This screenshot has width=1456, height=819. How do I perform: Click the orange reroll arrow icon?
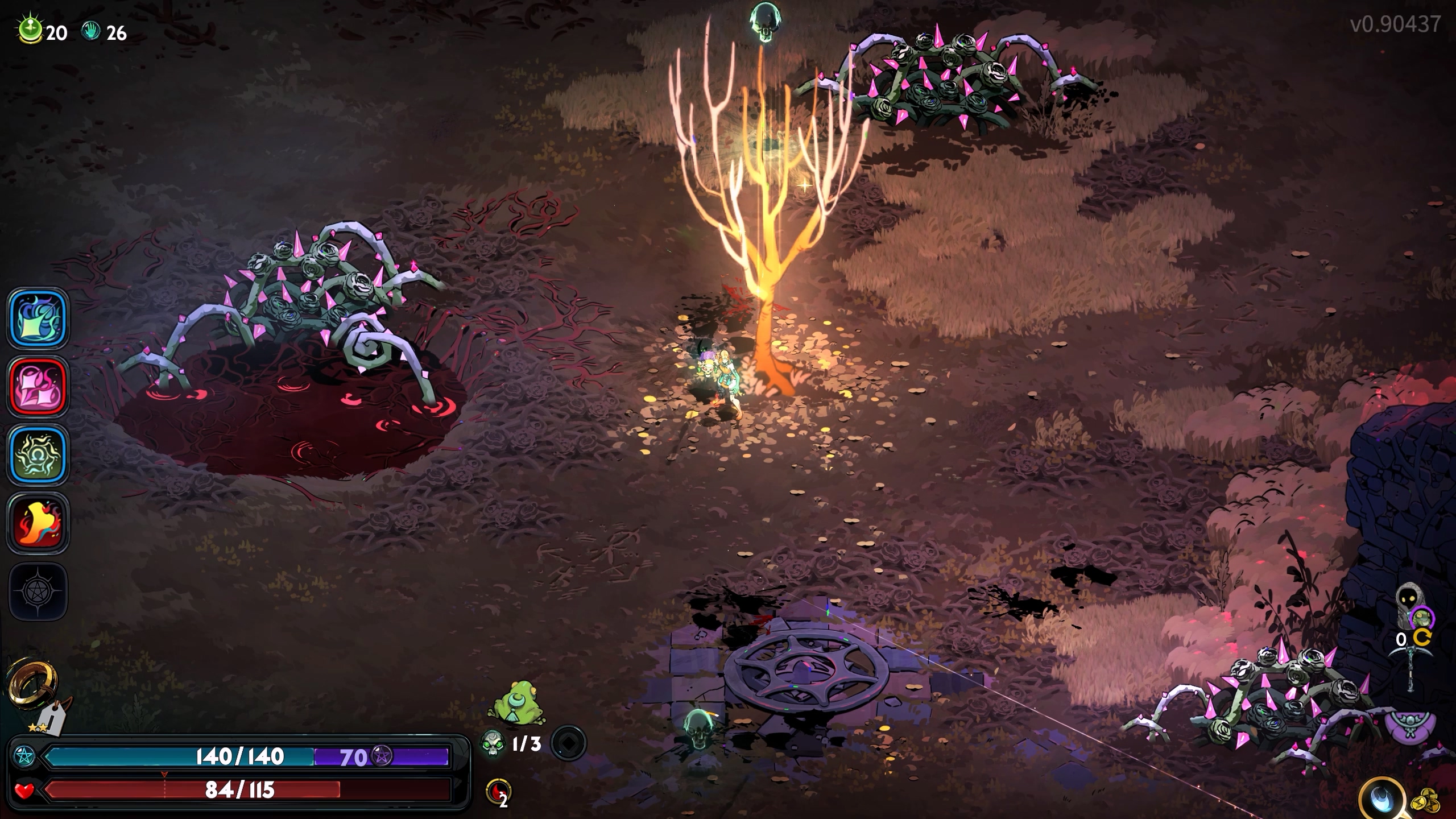coord(1422,639)
